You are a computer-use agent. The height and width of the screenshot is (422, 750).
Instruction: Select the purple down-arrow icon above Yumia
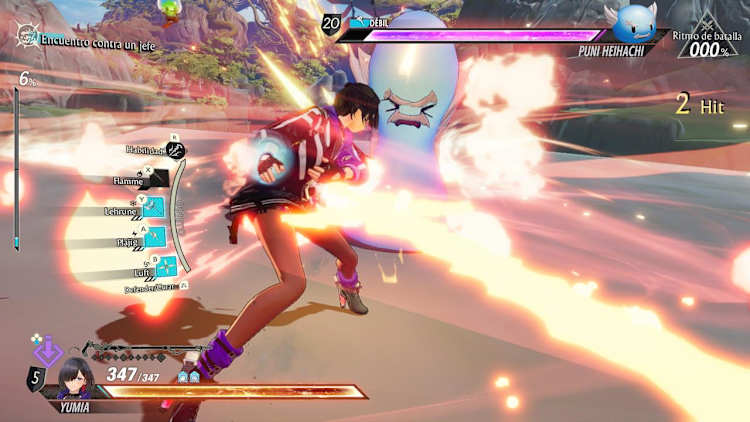[47, 352]
